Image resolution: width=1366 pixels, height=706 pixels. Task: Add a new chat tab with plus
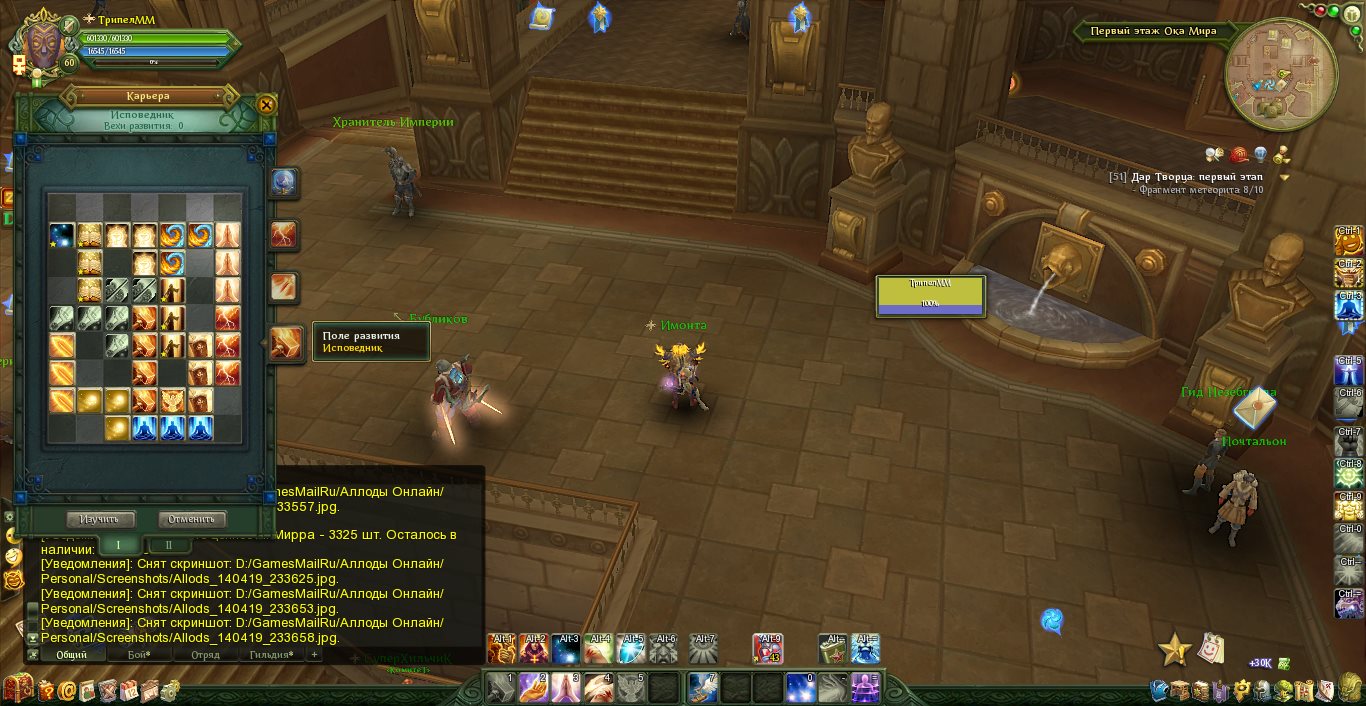pyautogui.click(x=314, y=655)
